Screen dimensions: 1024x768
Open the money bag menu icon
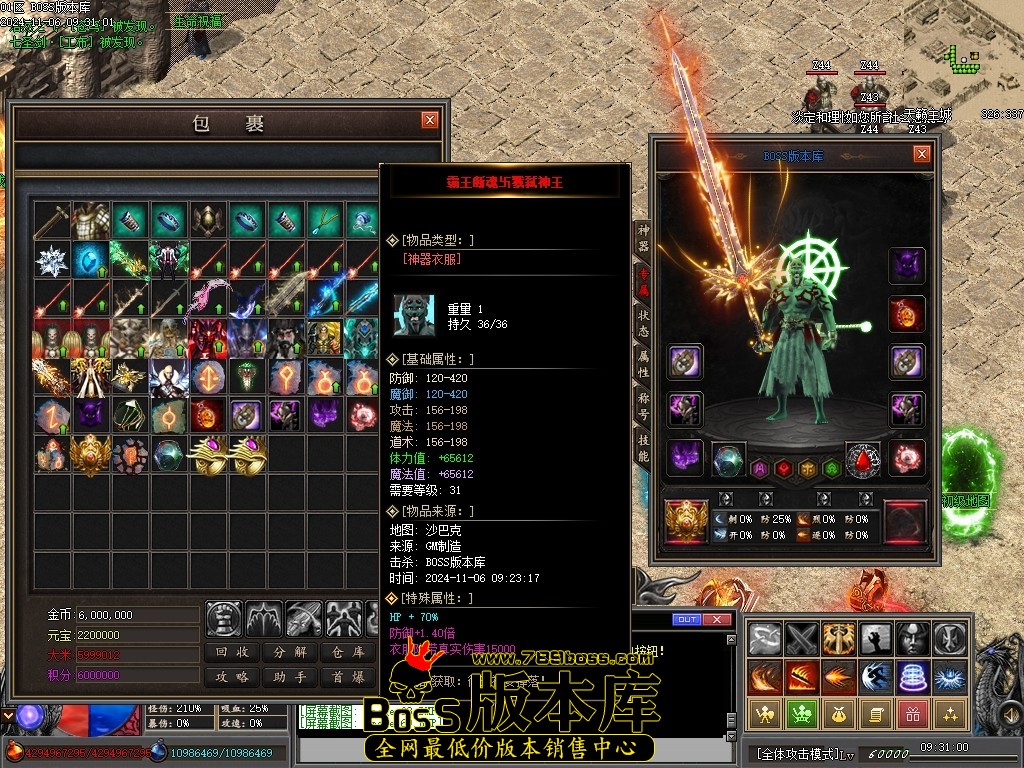pyautogui.click(x=836, y=714)
